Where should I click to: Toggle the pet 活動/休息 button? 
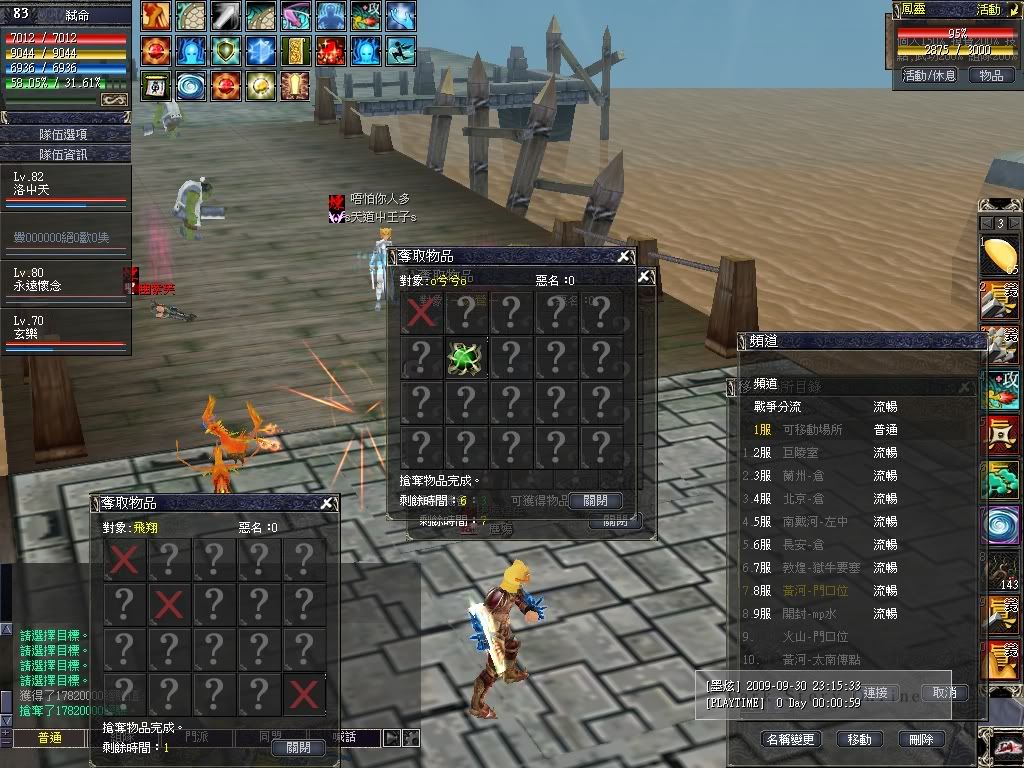pos(929,75)
